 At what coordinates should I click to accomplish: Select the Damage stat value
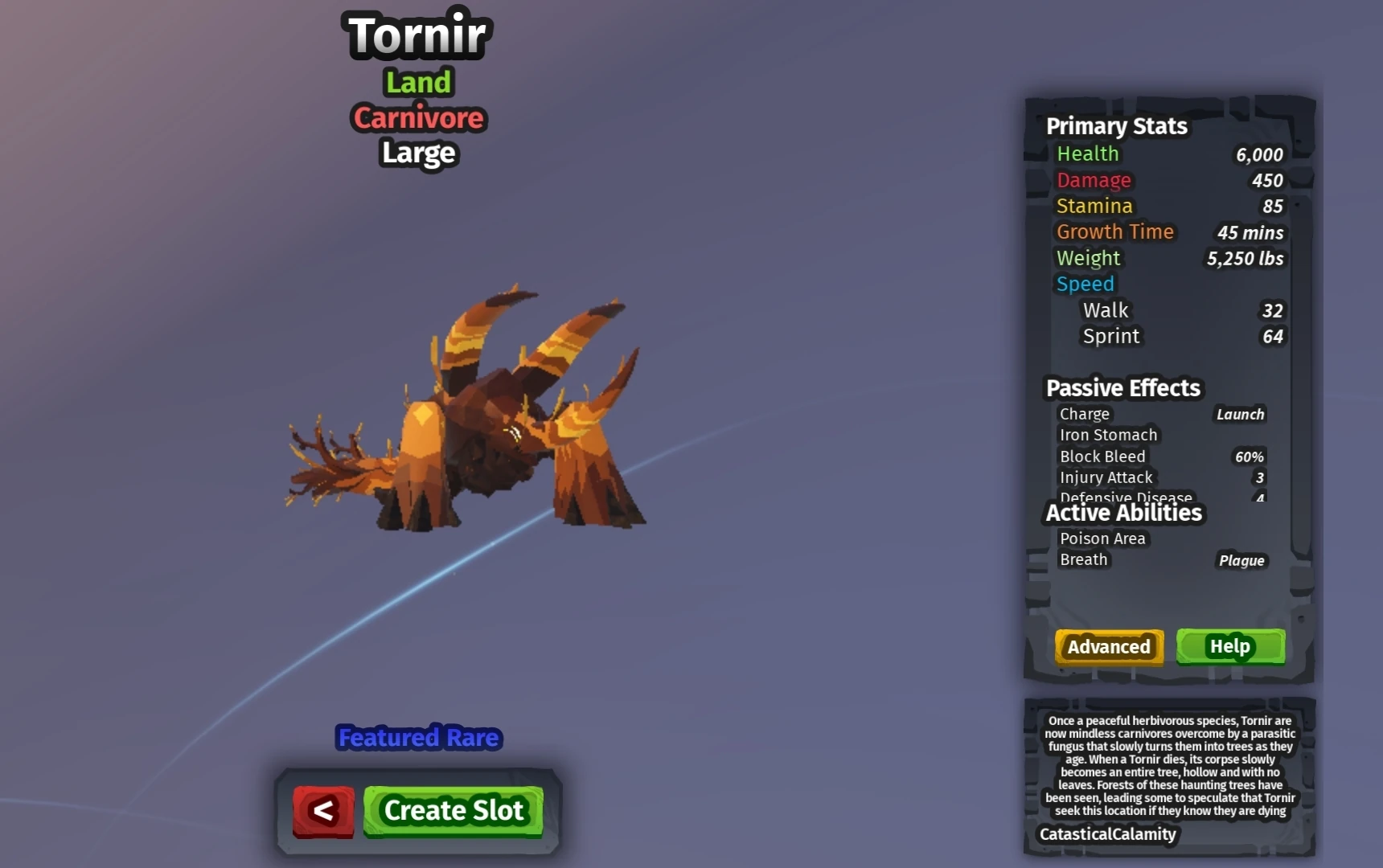(1267, 180)
